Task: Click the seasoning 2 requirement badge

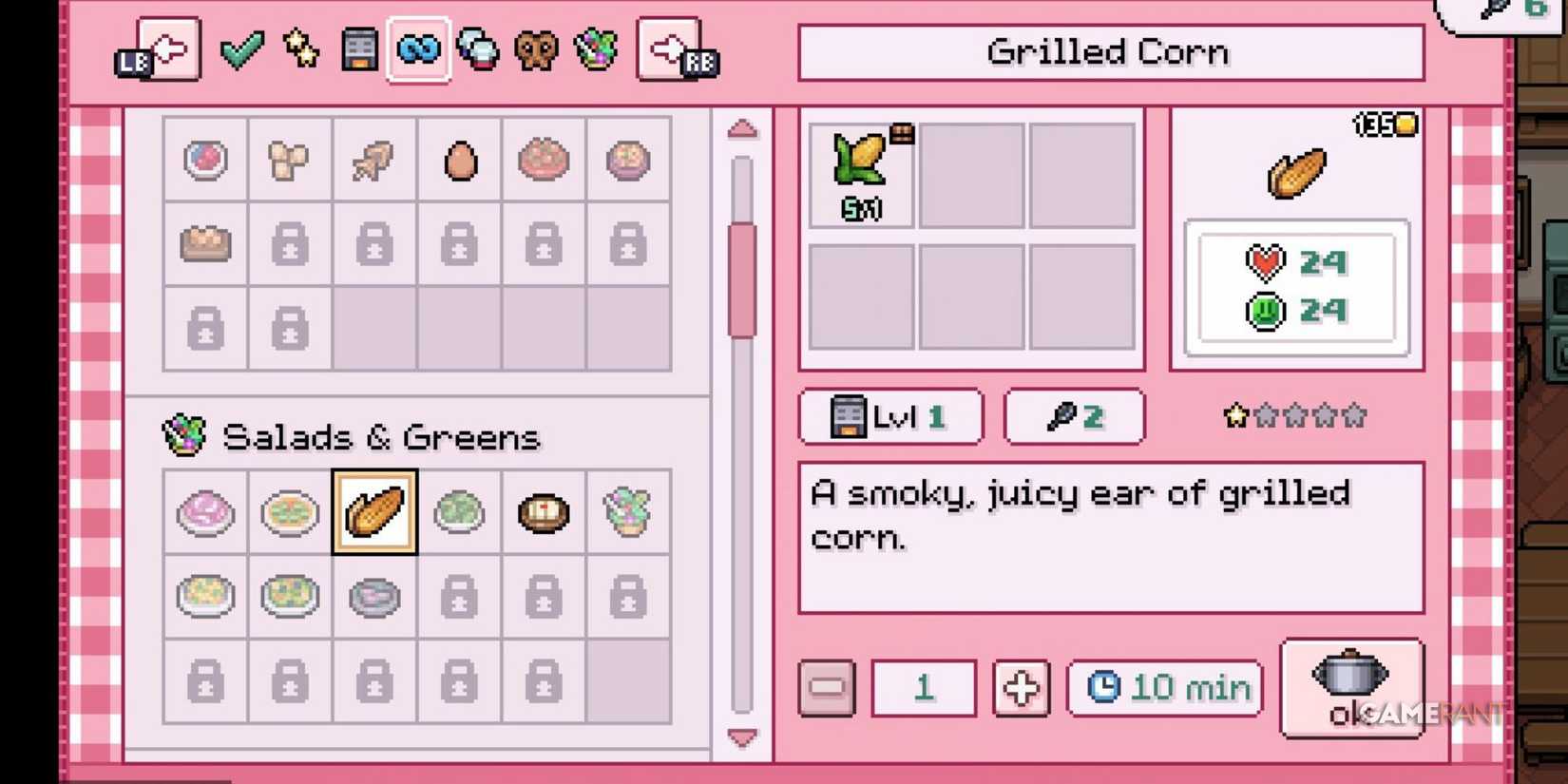Action: (x=1074, y=416)
